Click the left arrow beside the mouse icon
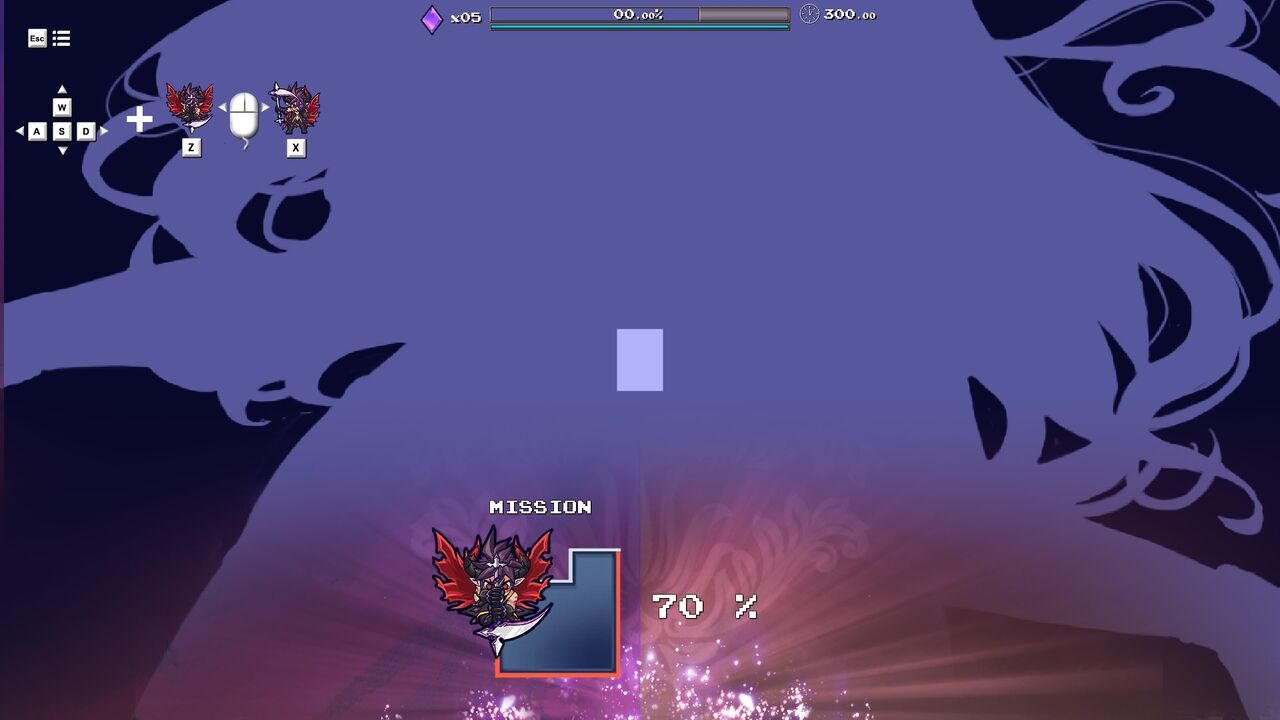Image resolution: width=1280 pixels, height=720 pixels. (x=223, y=107)
